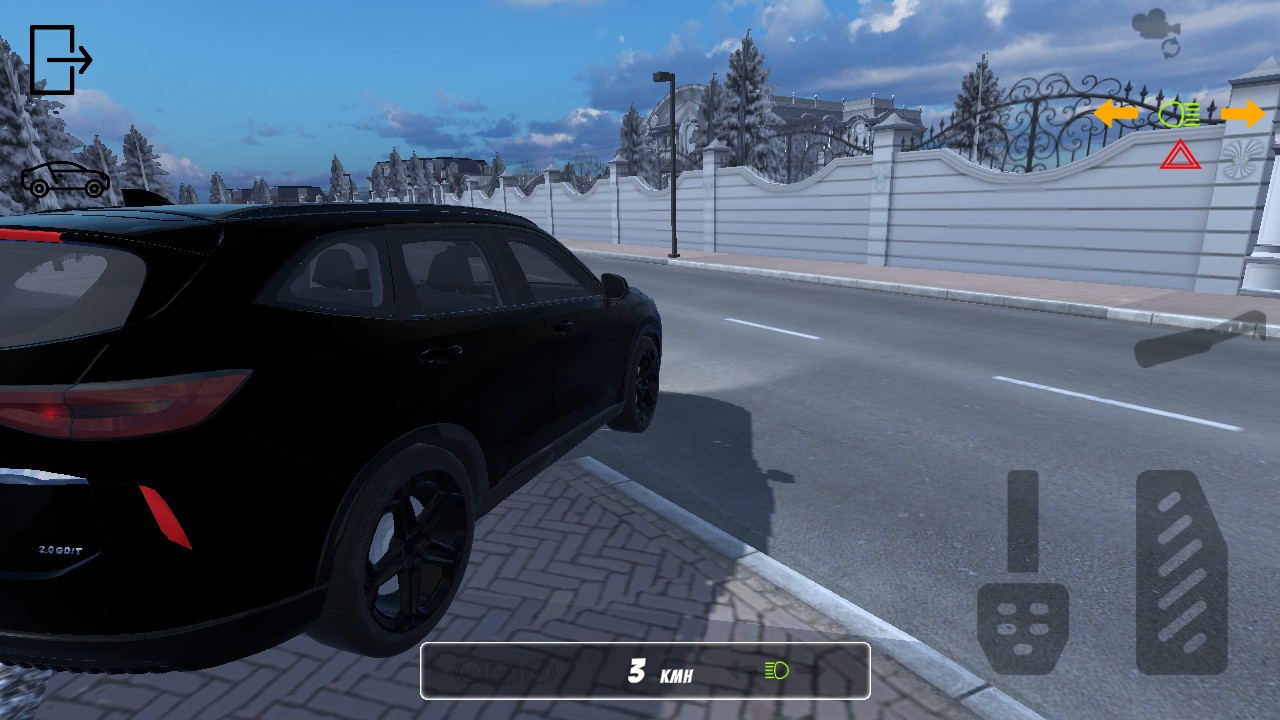Screen dimensions: 1280x720
Task: Activate the right turn signal arrow
Action: (x=1242, y=114)
